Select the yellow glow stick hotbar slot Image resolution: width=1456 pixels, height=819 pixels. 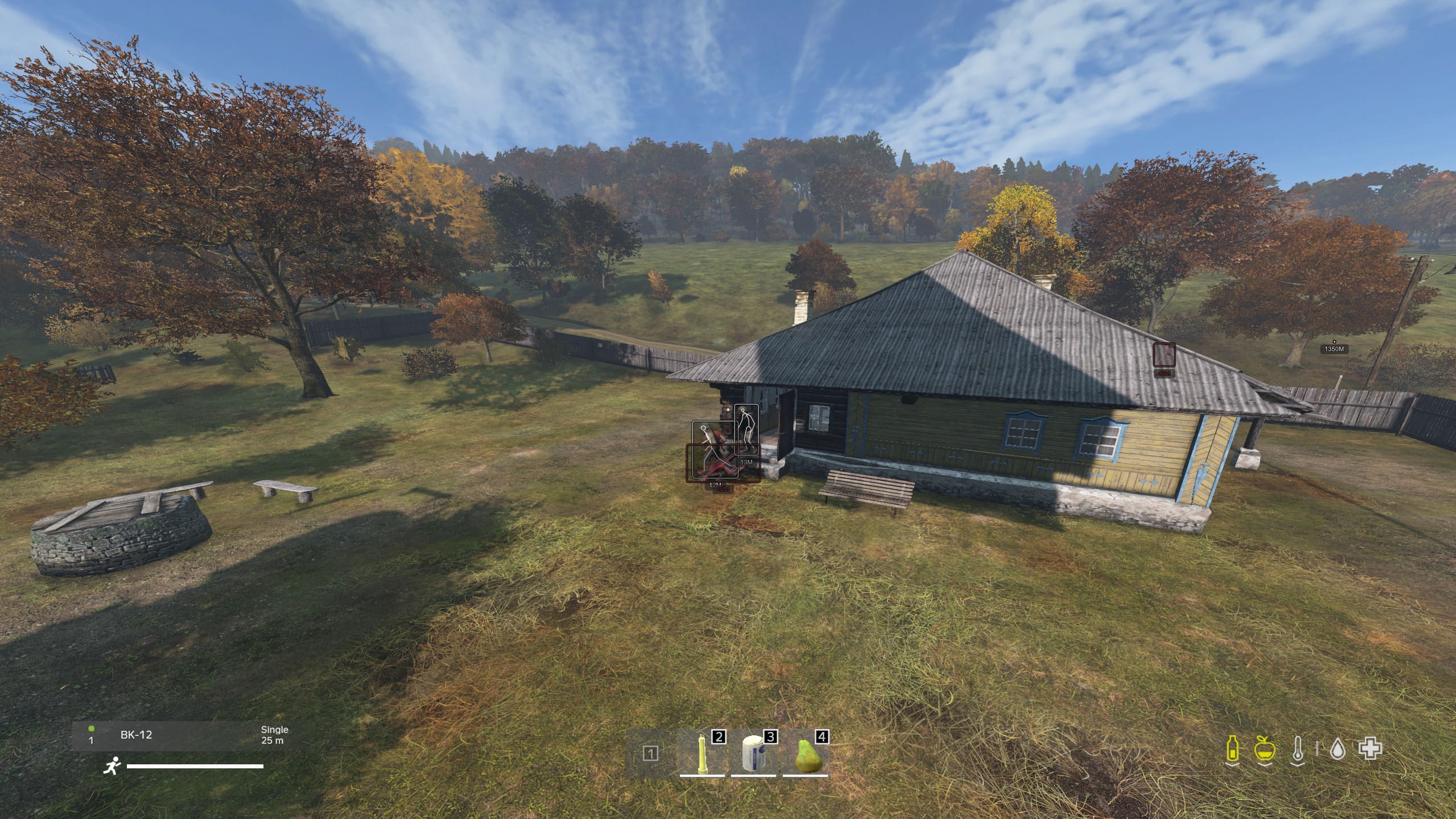point(704,754)
